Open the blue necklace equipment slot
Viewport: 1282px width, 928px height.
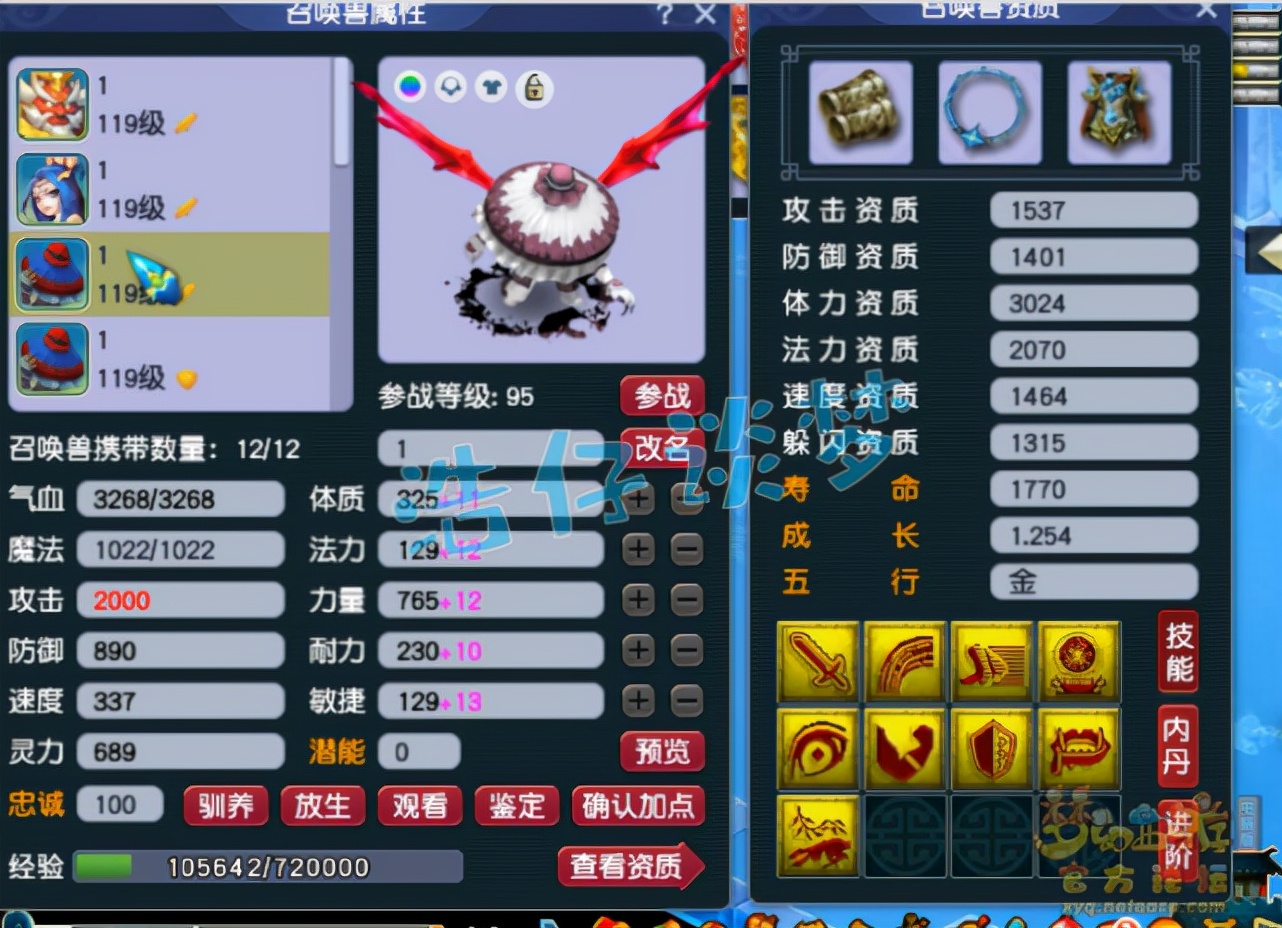[x=989, y=111]
